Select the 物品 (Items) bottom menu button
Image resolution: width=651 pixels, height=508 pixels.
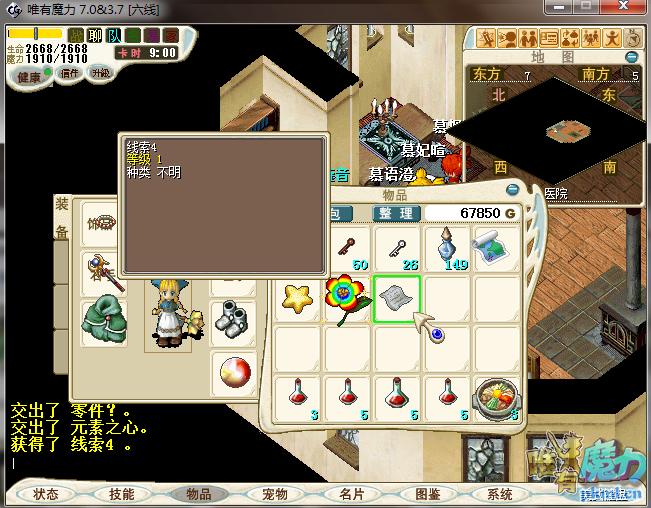point(198,494)
